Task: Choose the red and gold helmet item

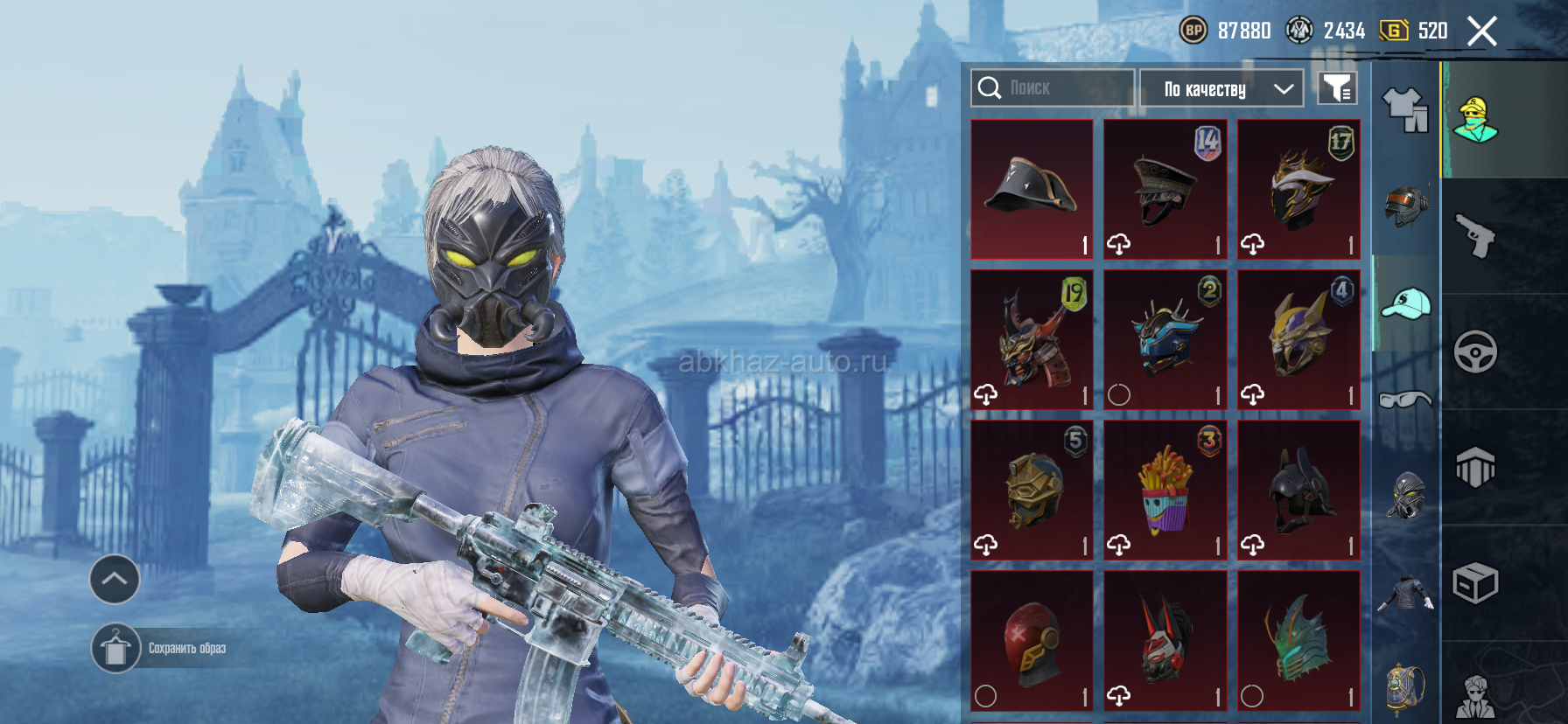Action: tap(1032, 640)
